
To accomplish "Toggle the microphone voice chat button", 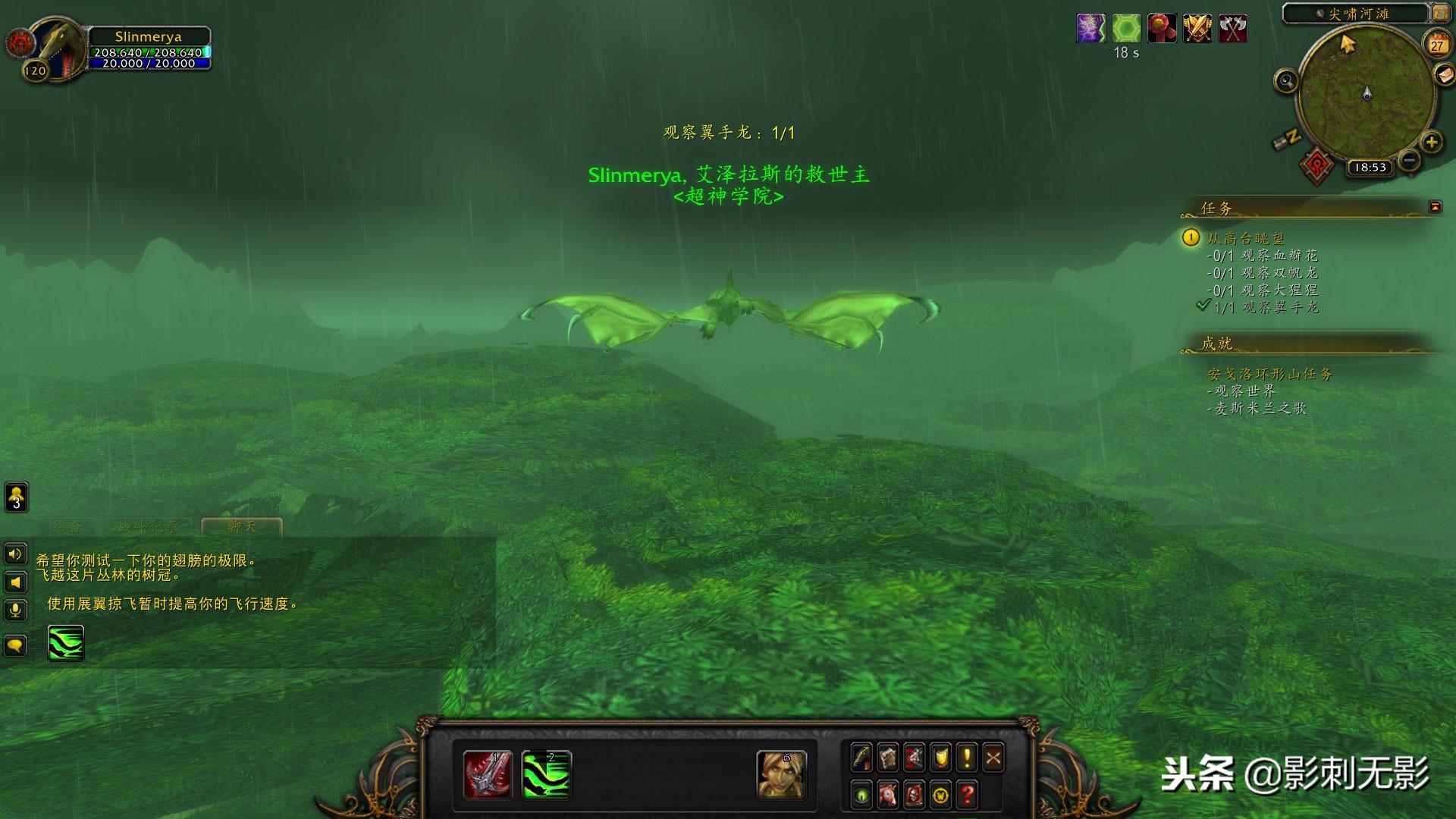I will click(15, 610).
